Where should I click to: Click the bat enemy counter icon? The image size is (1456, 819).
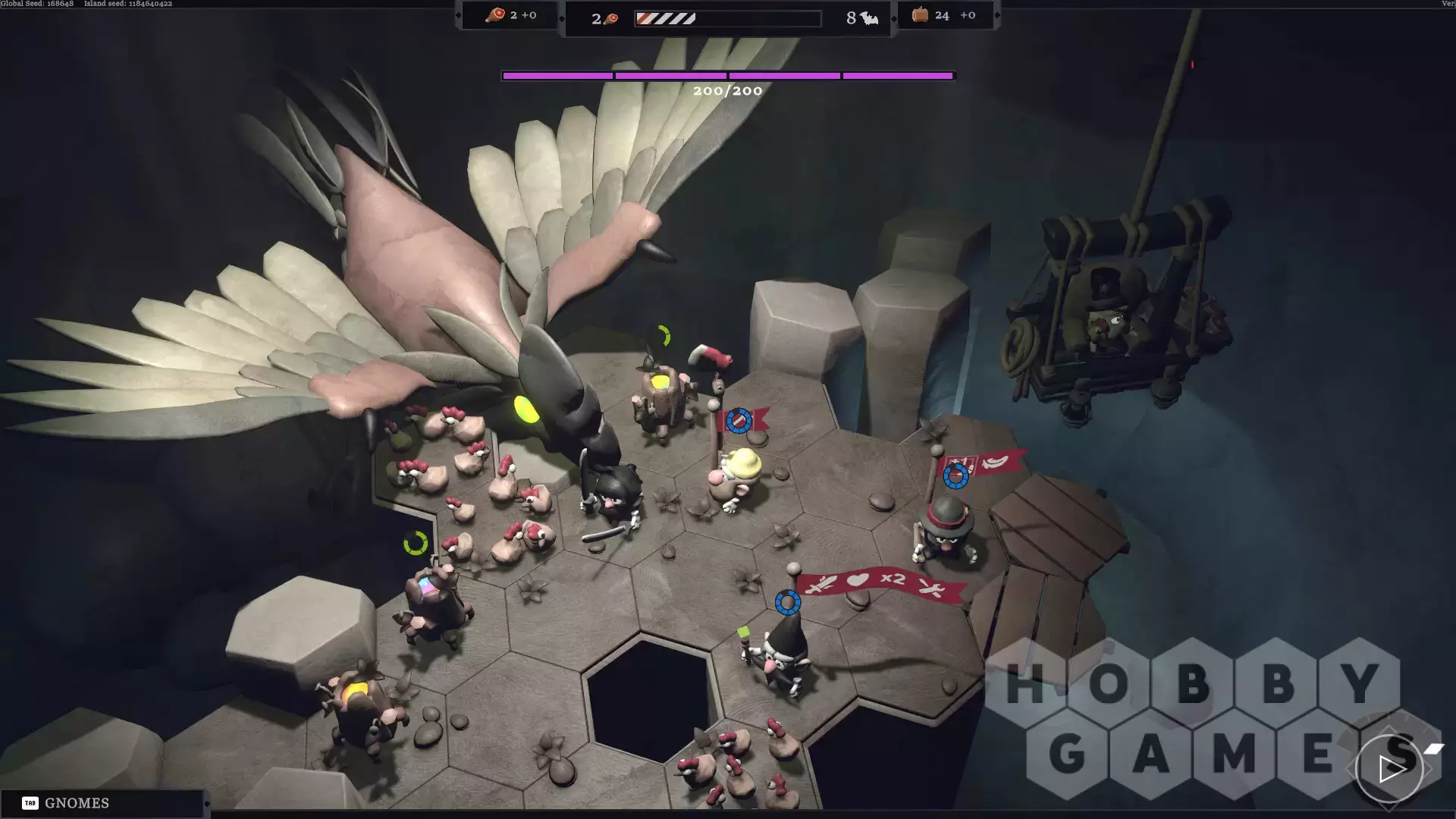(x=869, y=18)
